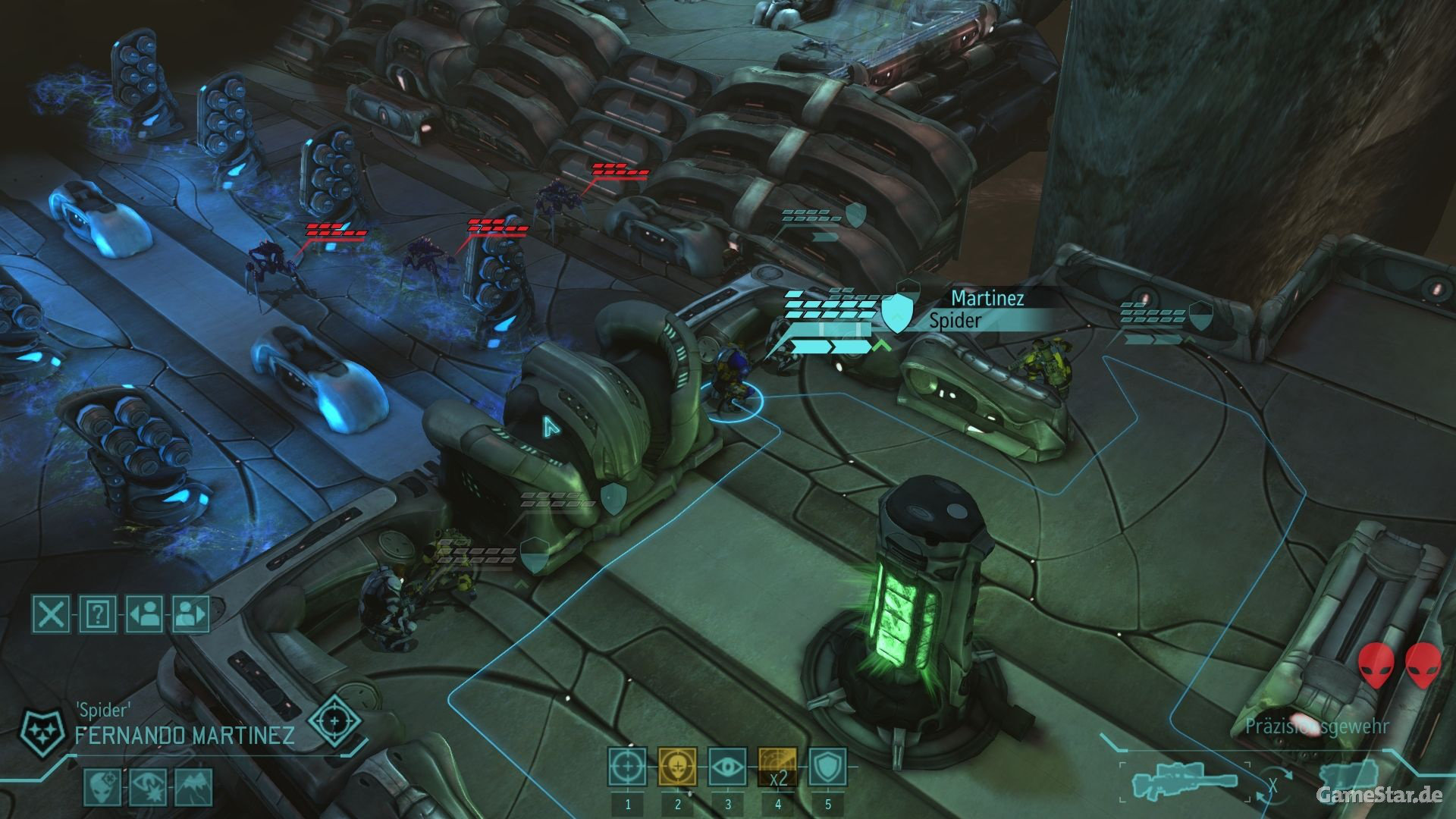1456x819 pixels.
Task: Target the right red alien head
Action: coord(1423,666)
